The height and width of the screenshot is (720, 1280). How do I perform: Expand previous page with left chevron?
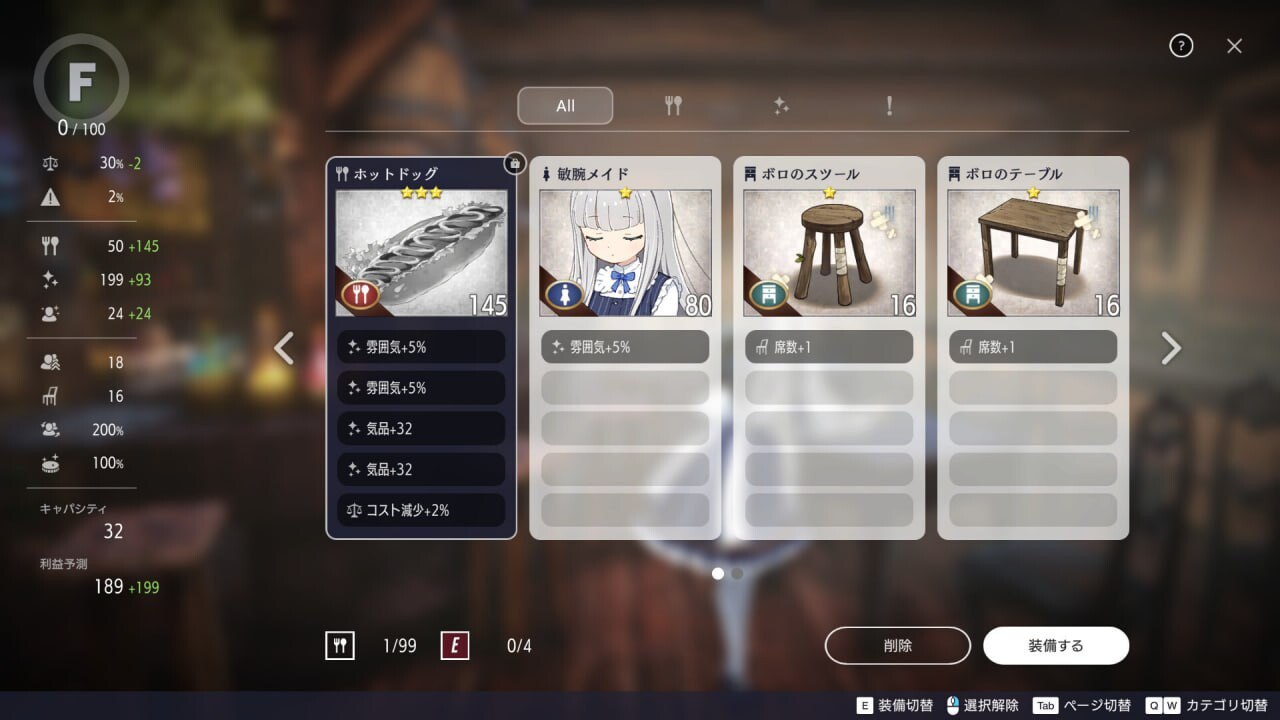tap(283, 347)
